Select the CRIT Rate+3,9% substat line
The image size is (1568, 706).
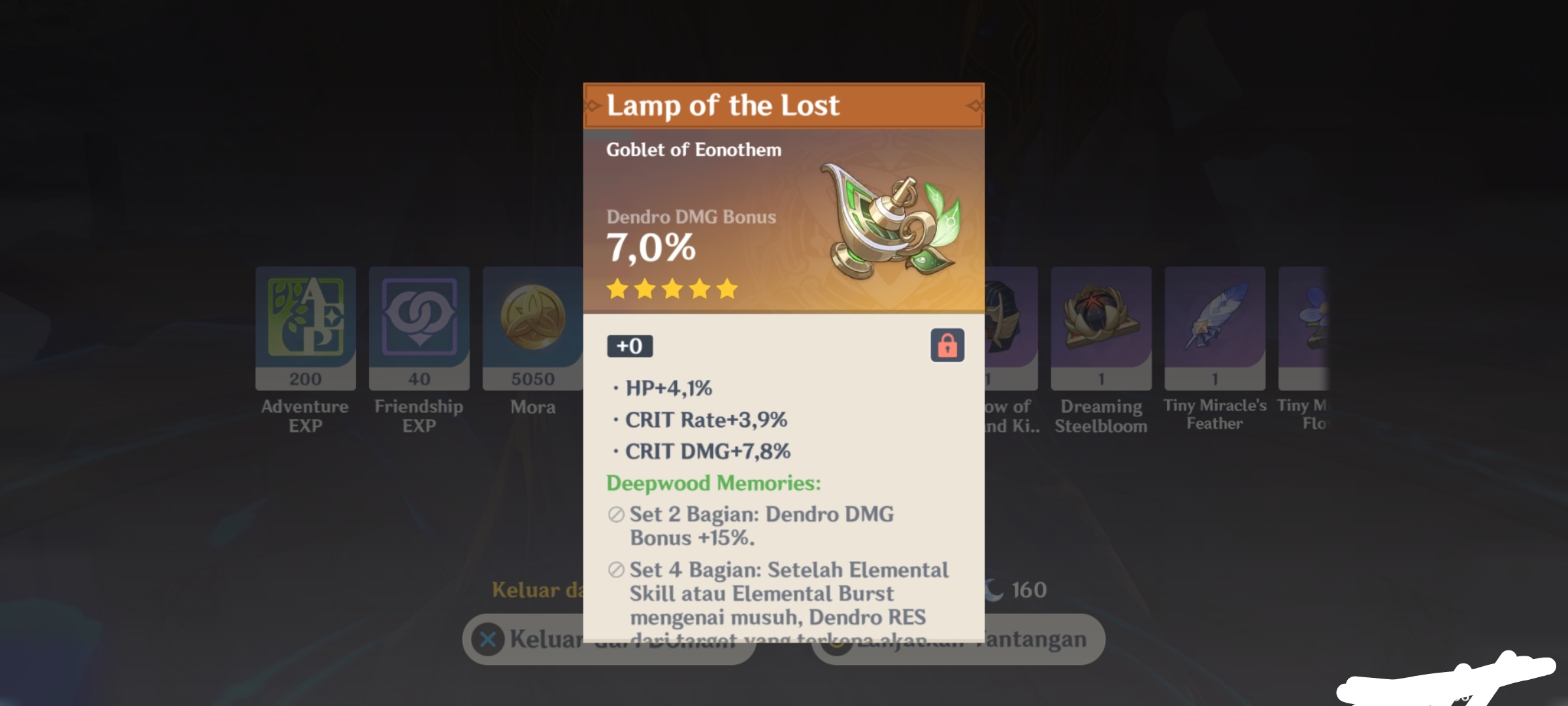[706, 420]
